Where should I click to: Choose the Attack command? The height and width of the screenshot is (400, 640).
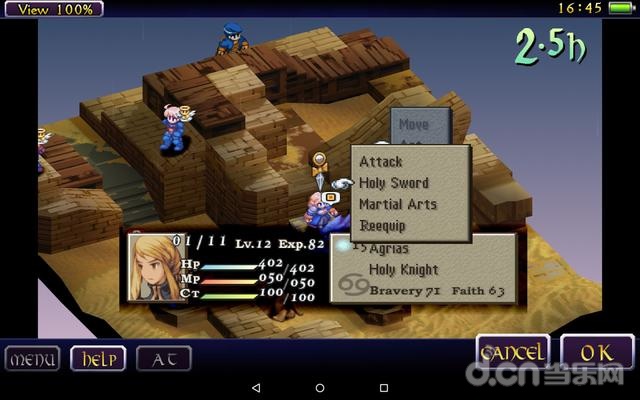coord(381,162)
